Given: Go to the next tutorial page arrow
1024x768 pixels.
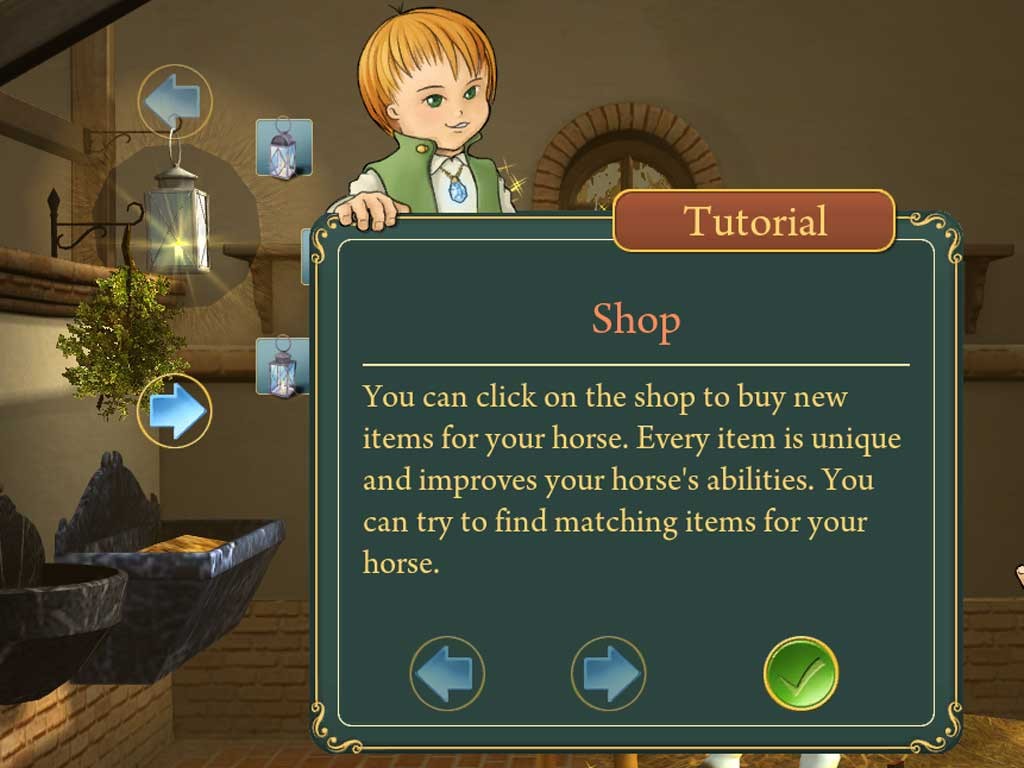Looking at the screenshot, I should 608,673.
